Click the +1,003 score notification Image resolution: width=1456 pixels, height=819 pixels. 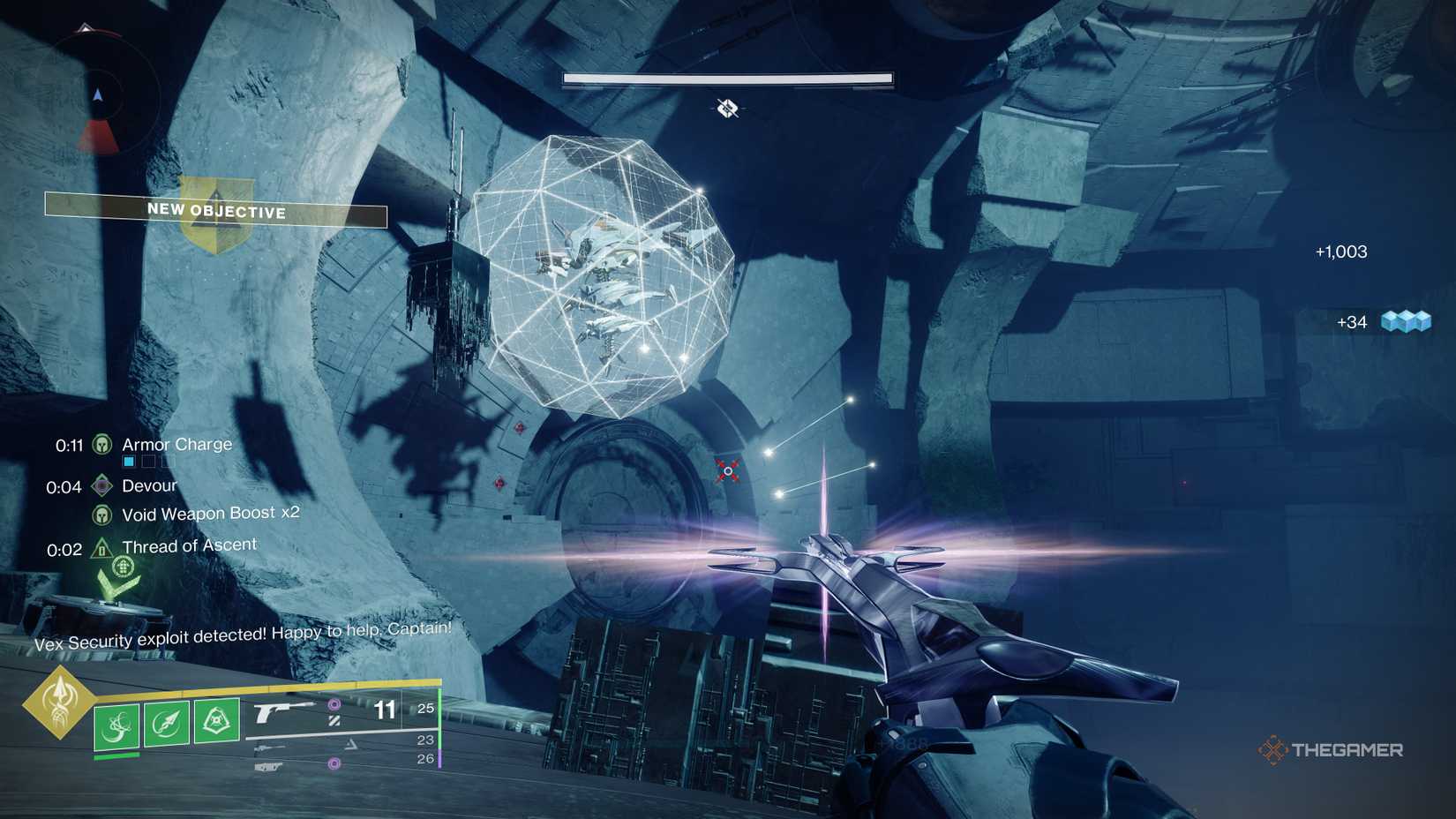tap(1338, 252)
